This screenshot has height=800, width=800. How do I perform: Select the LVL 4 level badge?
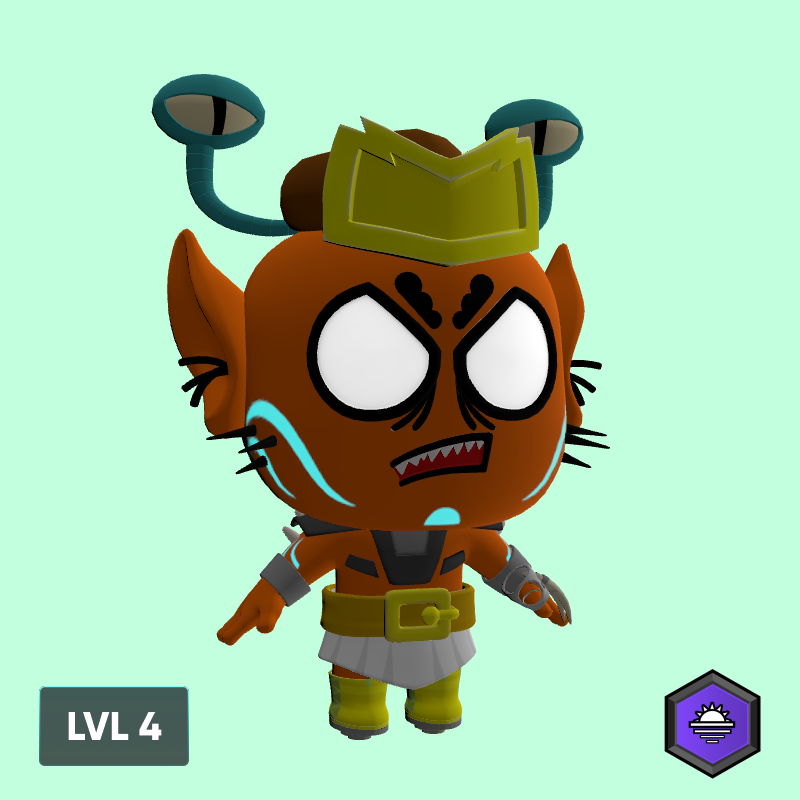click(114, 726)
